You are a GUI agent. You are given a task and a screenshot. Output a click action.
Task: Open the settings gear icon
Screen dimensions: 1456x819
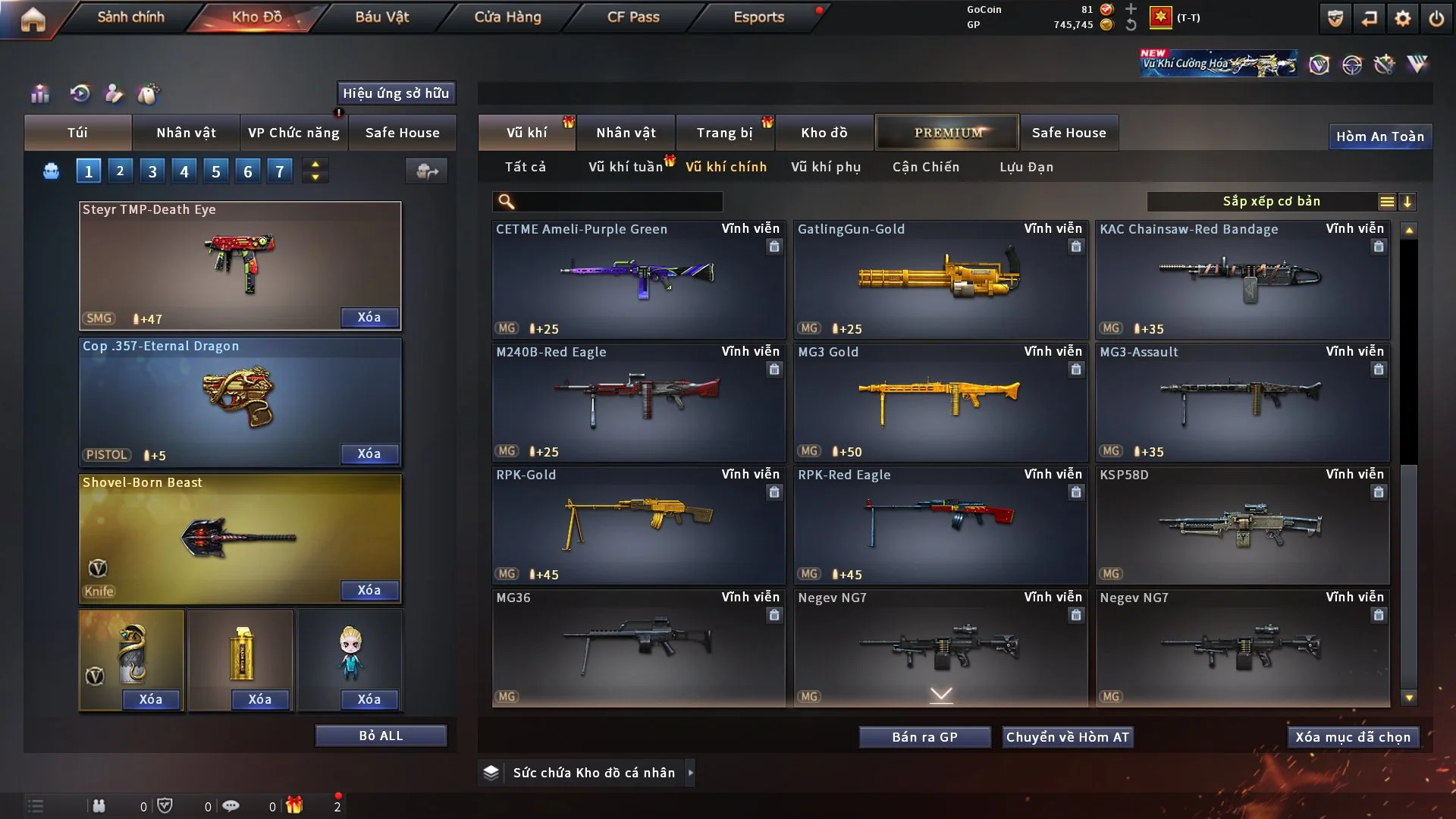coord(1402,18)
